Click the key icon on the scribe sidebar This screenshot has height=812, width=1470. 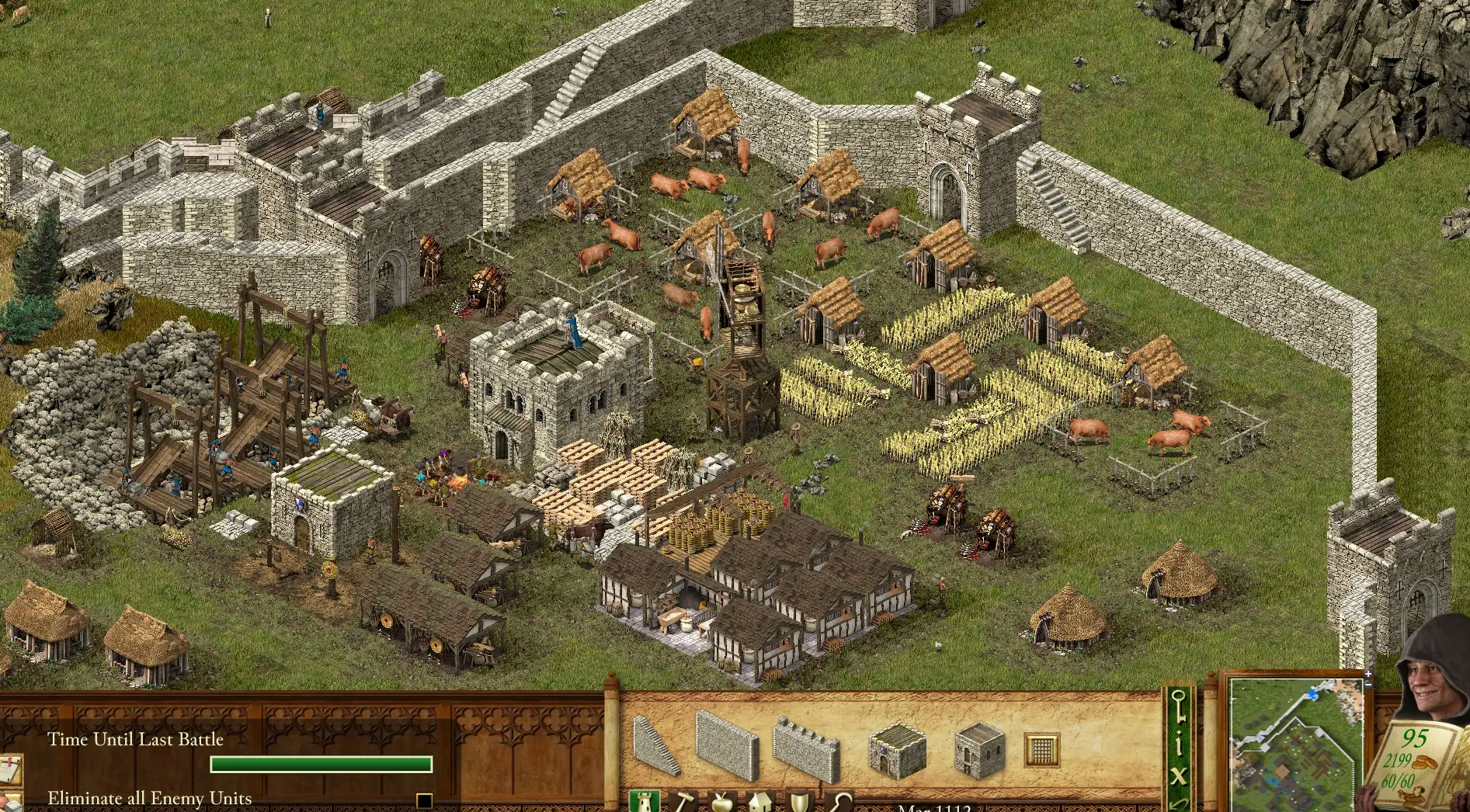click(x=1180, y=704)
